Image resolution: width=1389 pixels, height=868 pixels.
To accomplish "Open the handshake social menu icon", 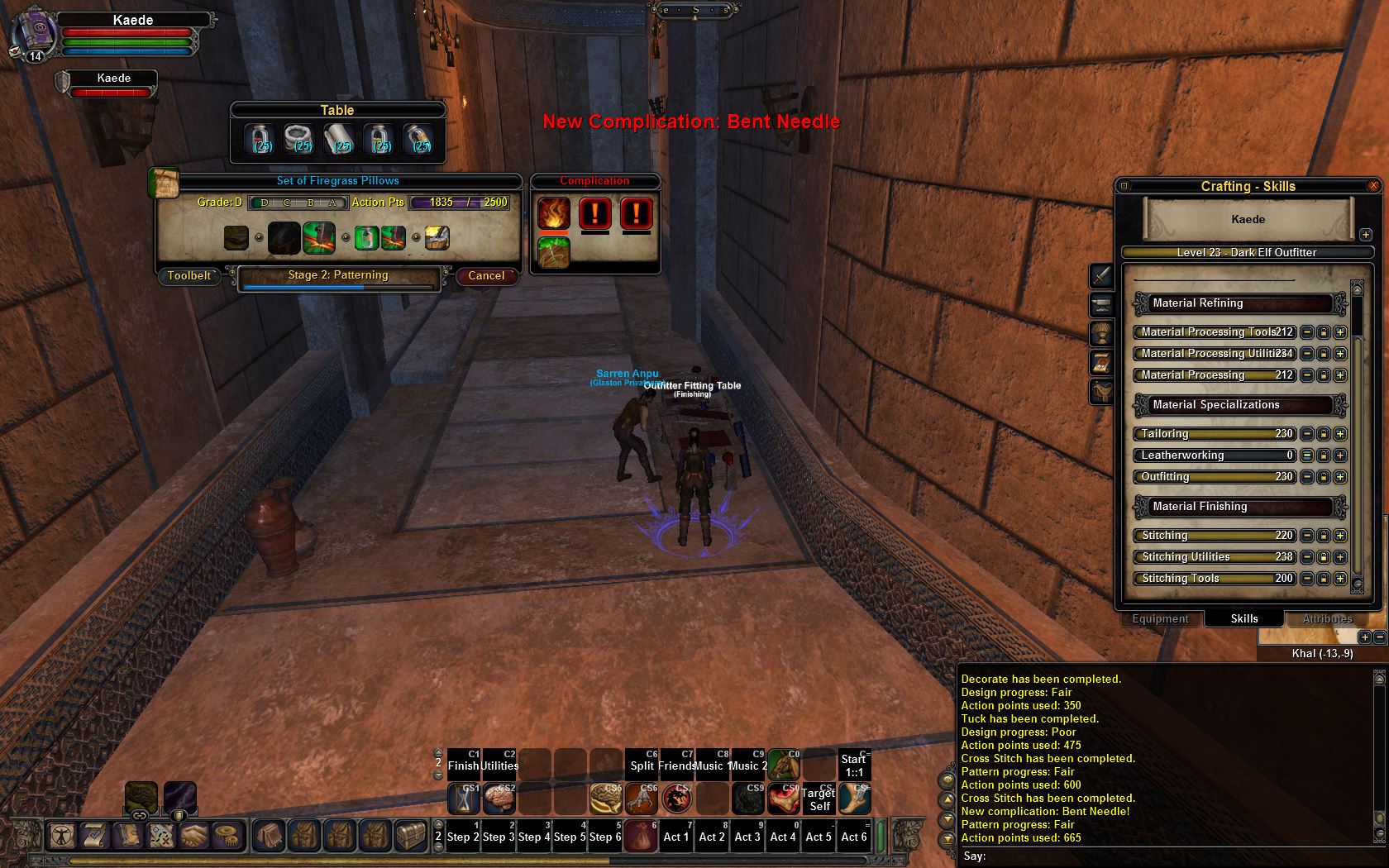I will 194,836.
